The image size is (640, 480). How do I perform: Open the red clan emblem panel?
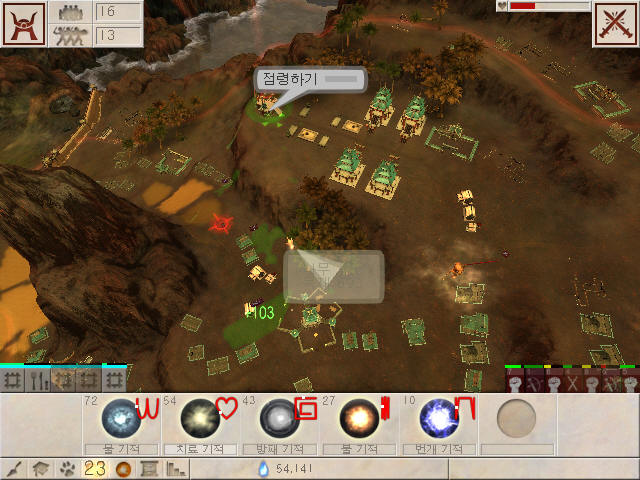pos(23,24)
